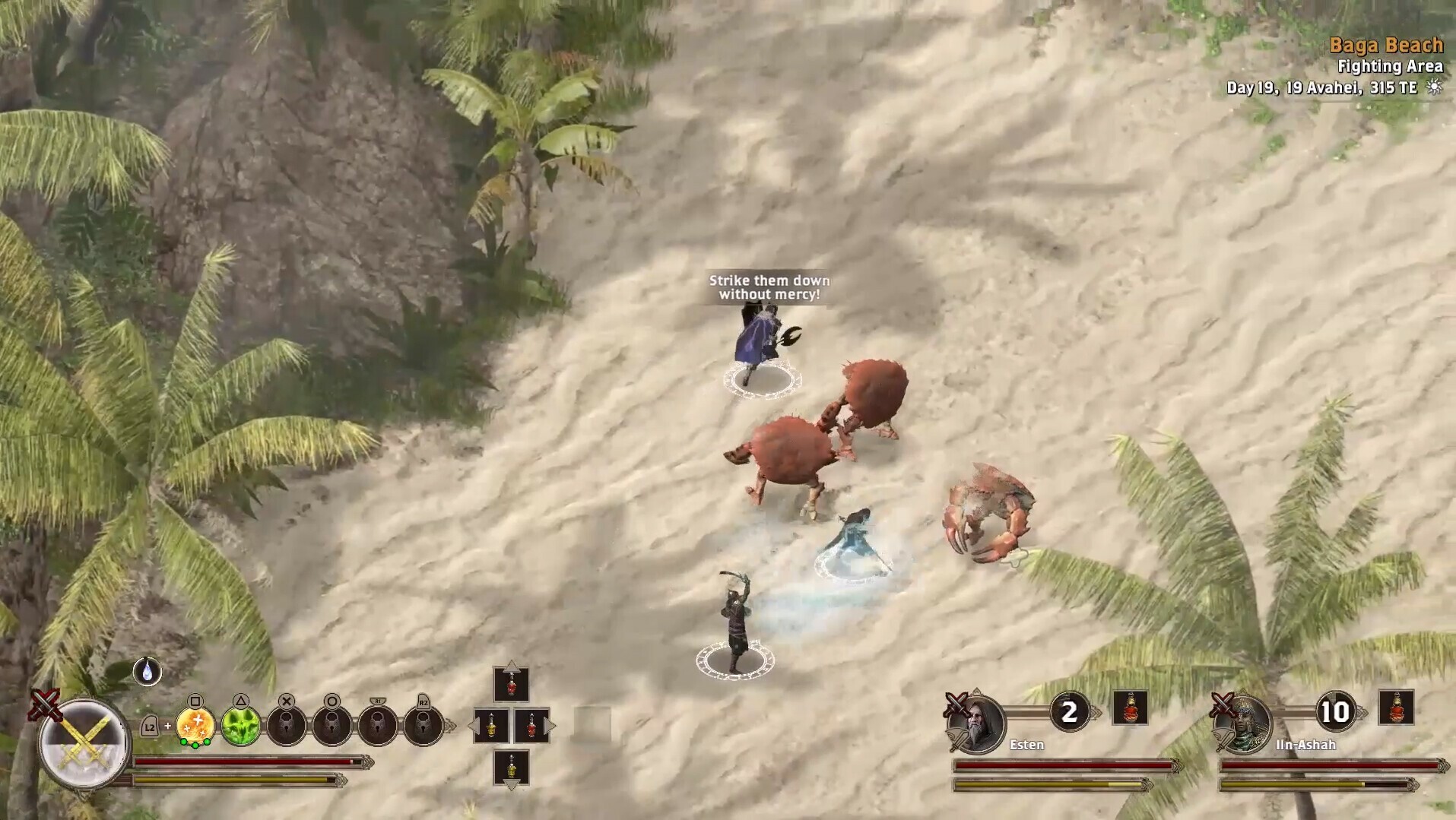Image resolution: width=1456 pixels, height=820 pixels.
Task: Click the locked X-button skill slot
Action: point(286,723)
